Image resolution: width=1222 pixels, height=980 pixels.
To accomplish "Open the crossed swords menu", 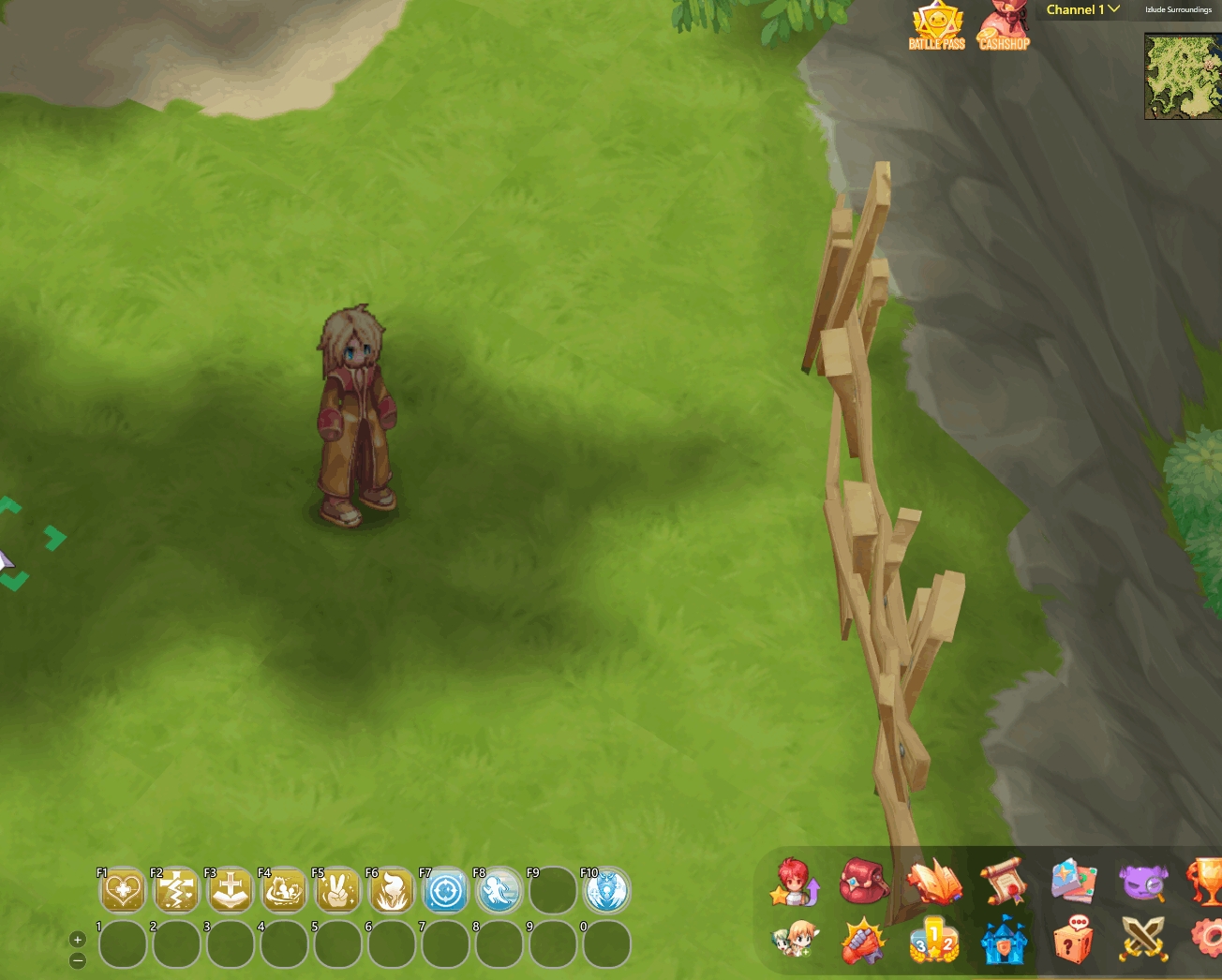I will coord(1143,939).
